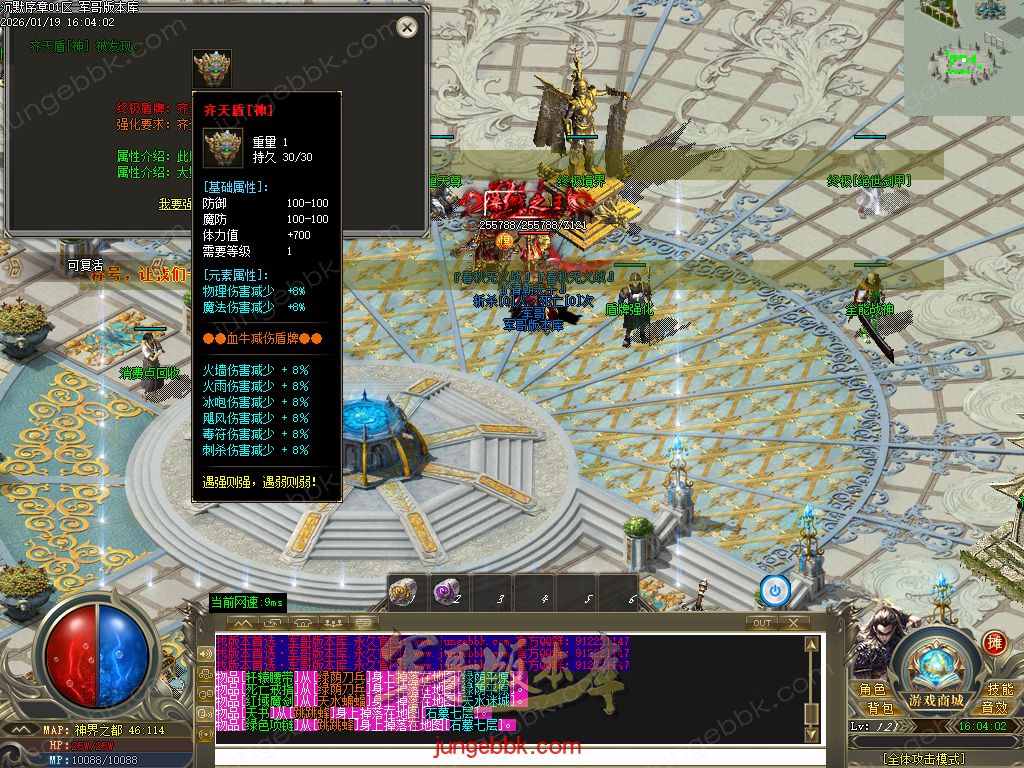Toggle the 音效 sound setting
Screen dimensions: 1024x768
(994, 708)
